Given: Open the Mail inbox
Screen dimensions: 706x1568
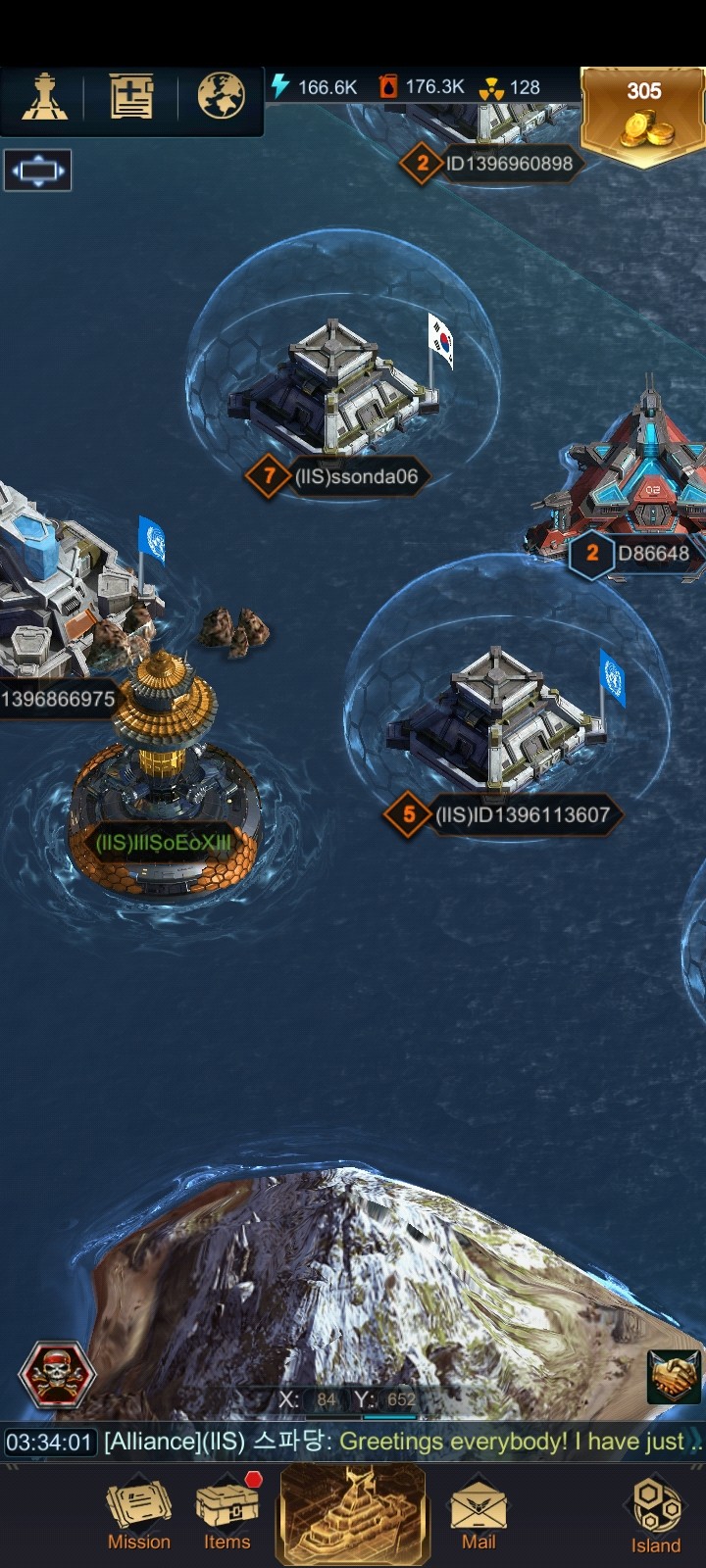Looking at the screenshot, I should click(x=479, y=1516).
